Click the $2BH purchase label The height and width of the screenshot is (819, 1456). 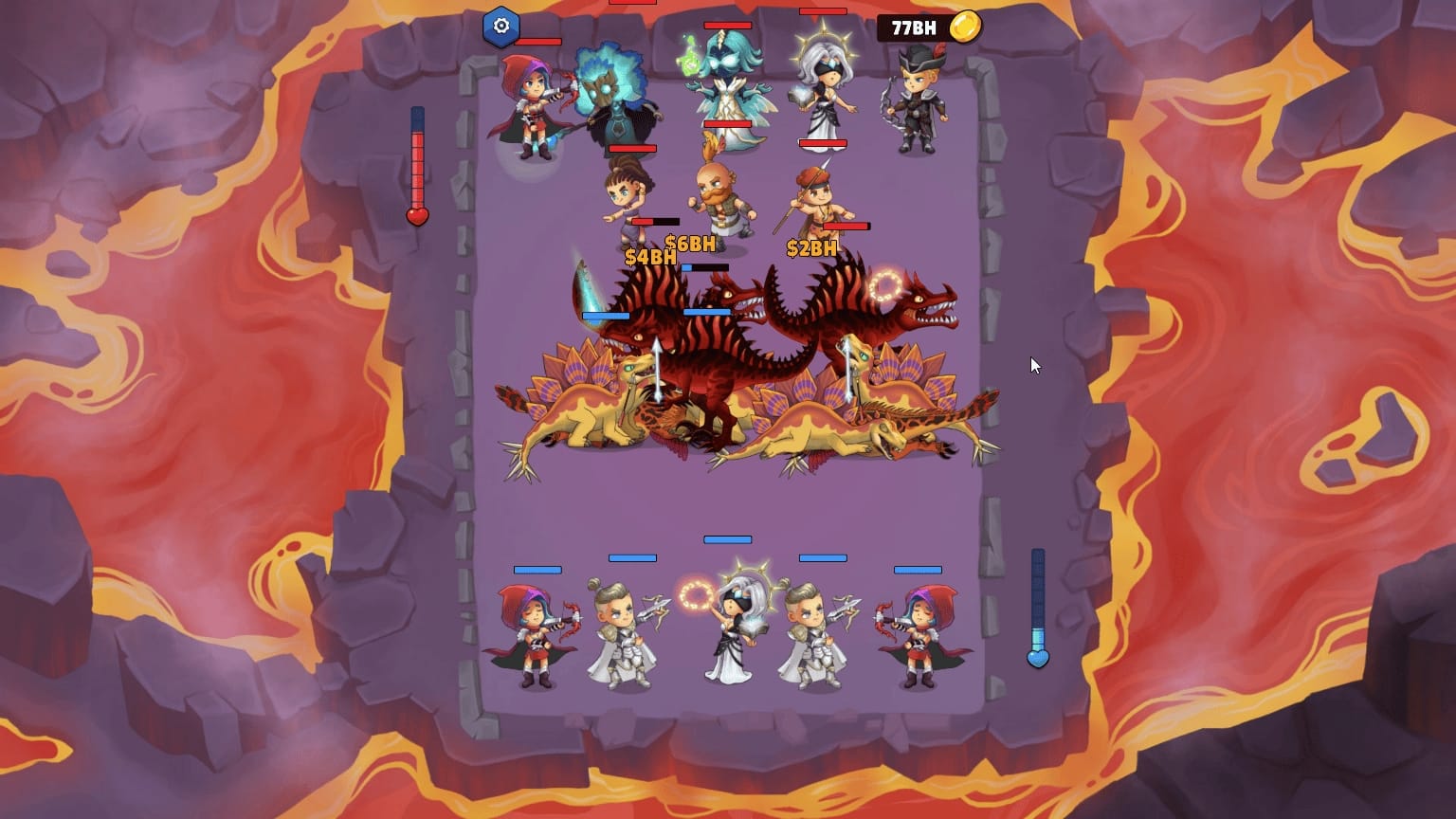pos(810,249)
